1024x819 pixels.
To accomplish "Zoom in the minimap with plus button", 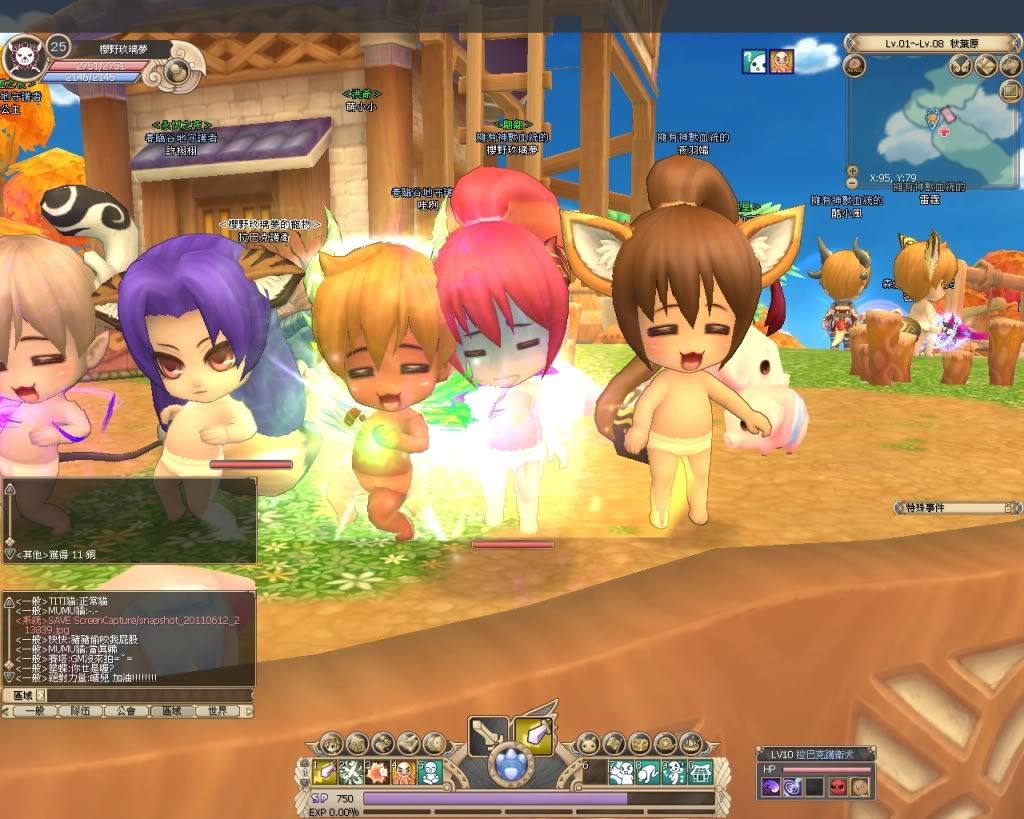I will point(852,171).
